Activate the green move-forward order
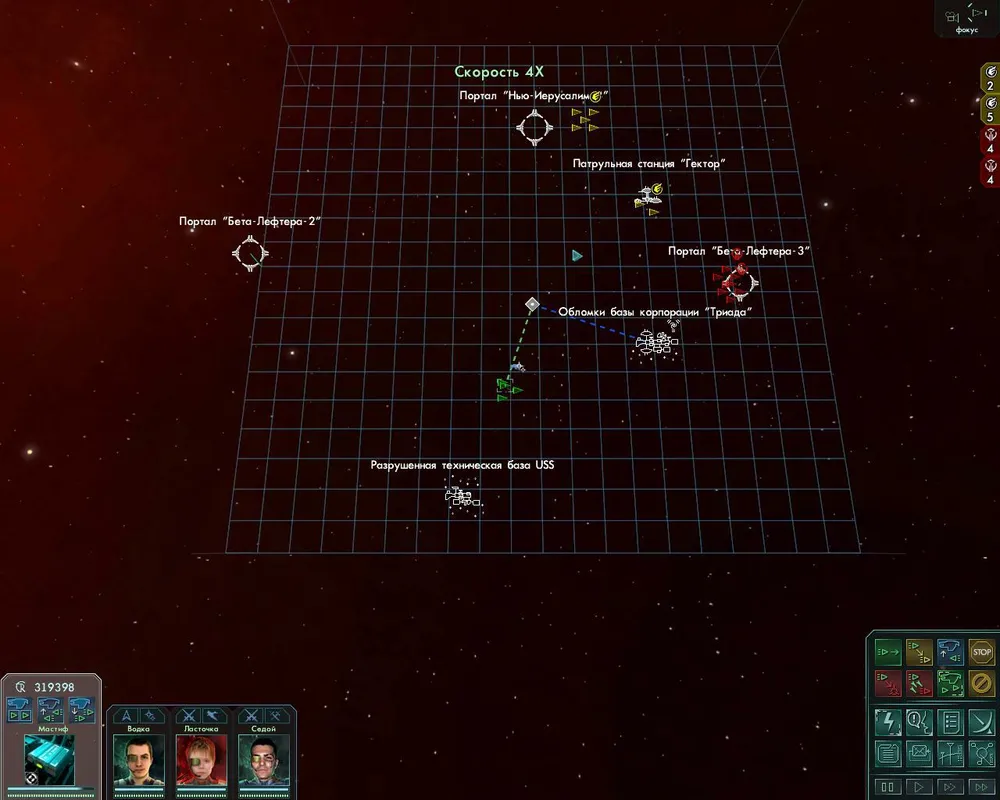 point(888,653)
